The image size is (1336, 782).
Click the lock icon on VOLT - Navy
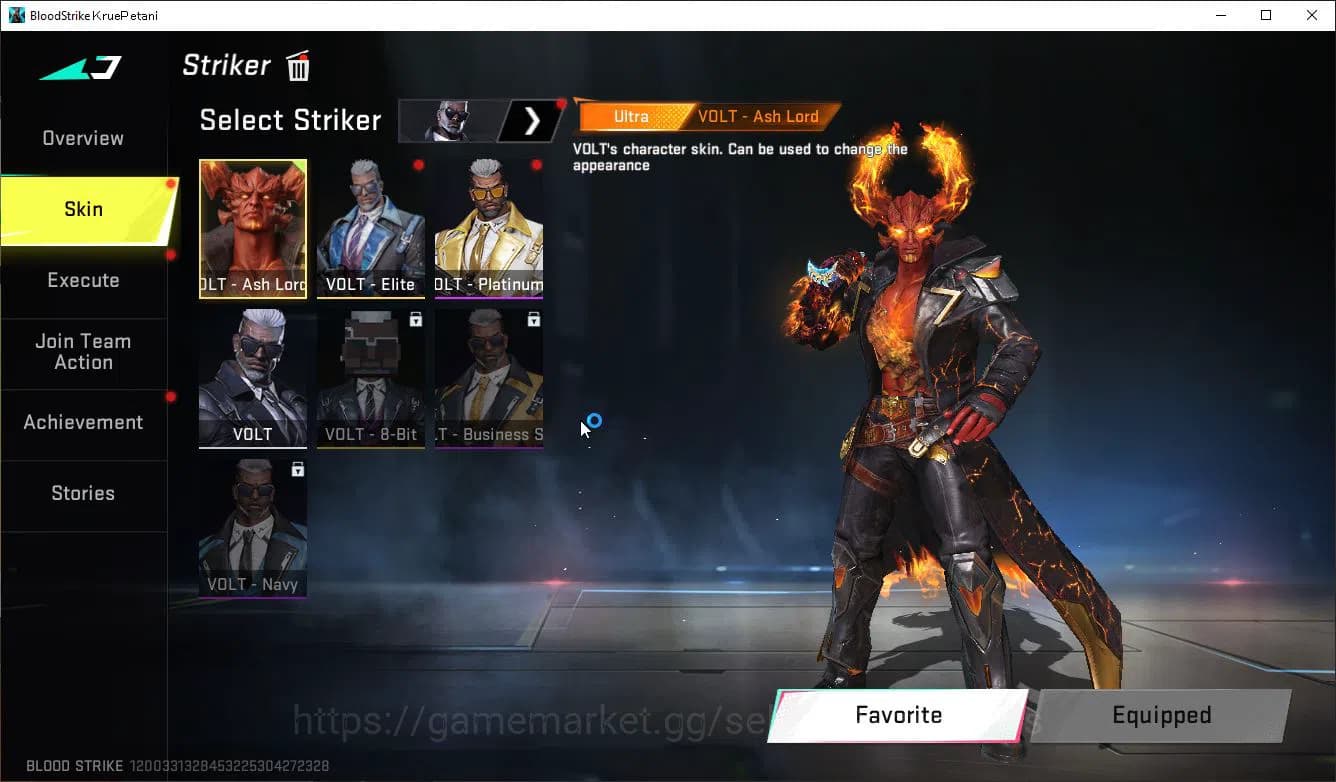click(x=298, y=469)
